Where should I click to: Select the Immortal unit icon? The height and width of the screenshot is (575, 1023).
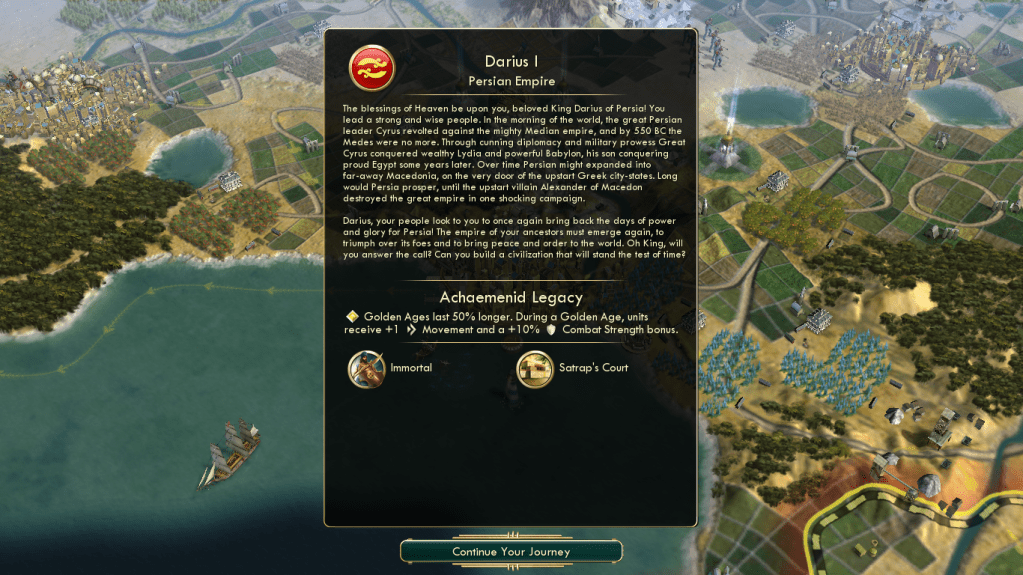pyautogui.click(x=366, y=368)
